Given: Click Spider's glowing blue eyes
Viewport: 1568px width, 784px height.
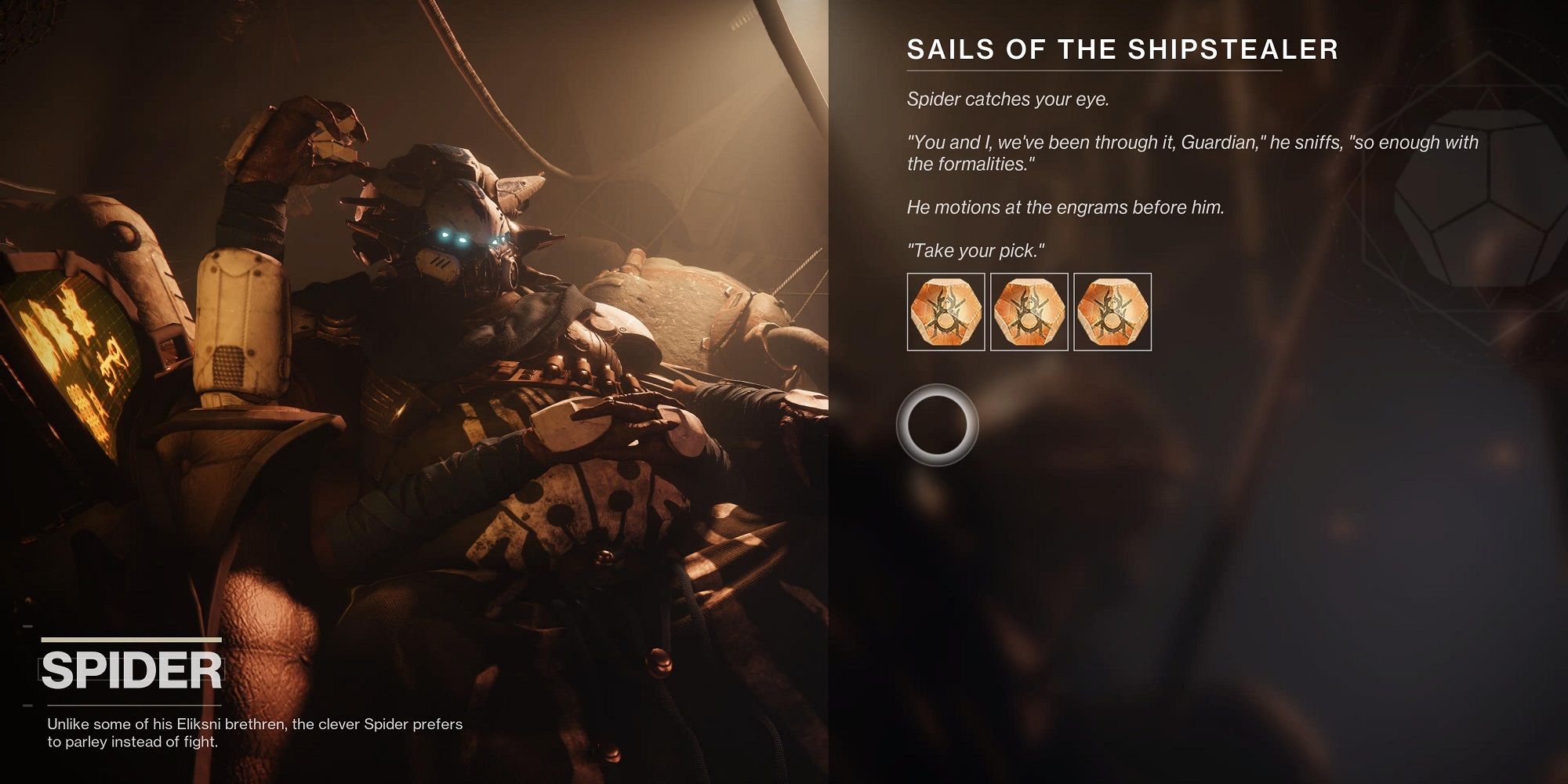Looking at the screenshot, I should [455, 239].
